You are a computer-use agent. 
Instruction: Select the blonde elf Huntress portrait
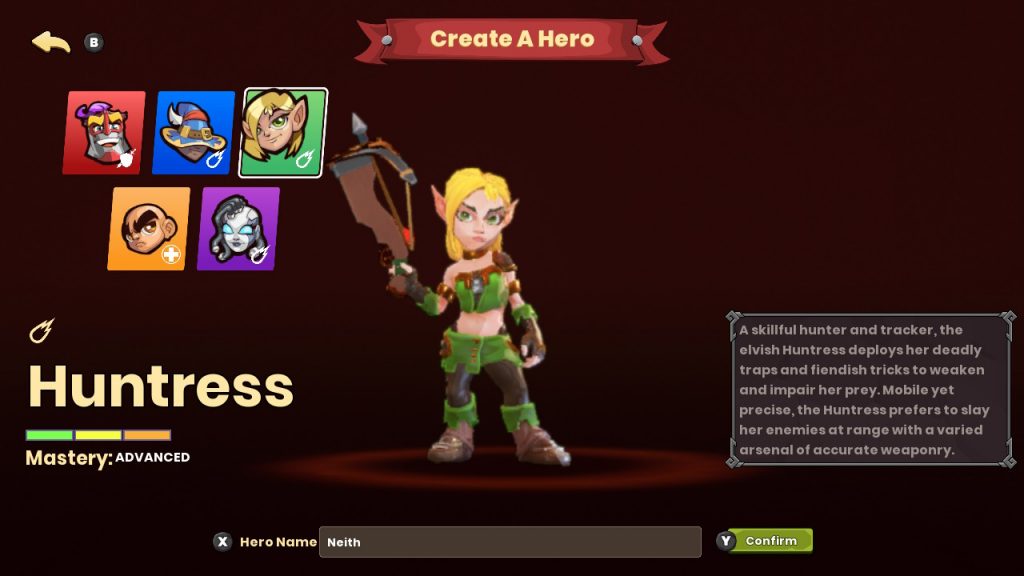(283, 133)
